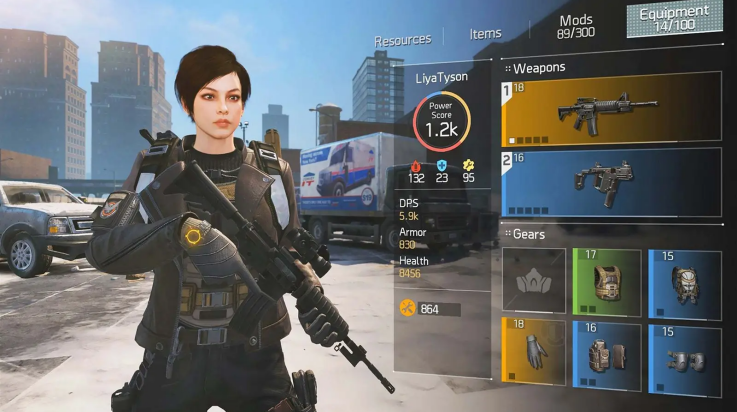This screenshot has height=412, width=737.
Task: Show the Mods tab
Action: click(576, 25)
